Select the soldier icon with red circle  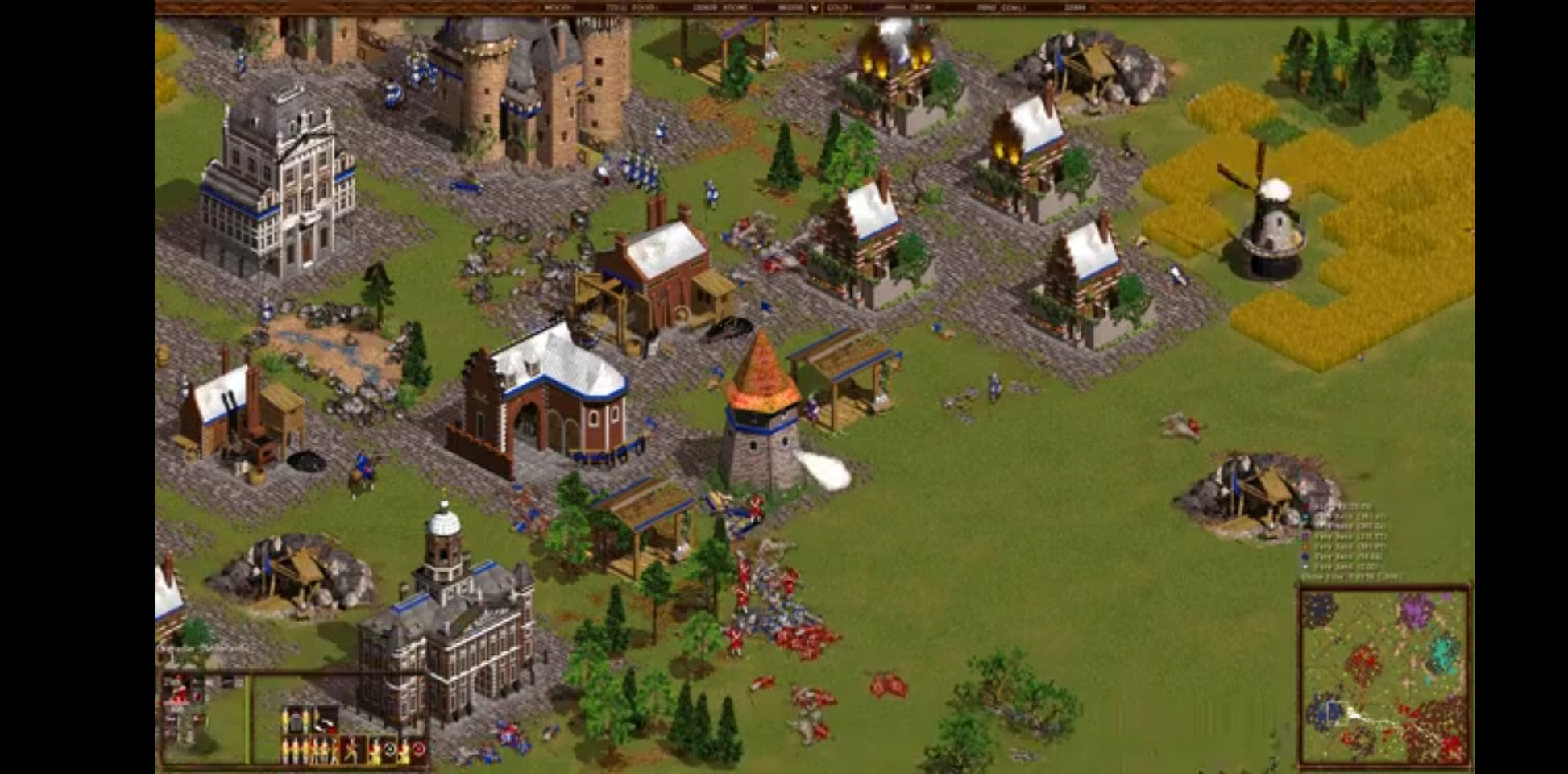417,750
